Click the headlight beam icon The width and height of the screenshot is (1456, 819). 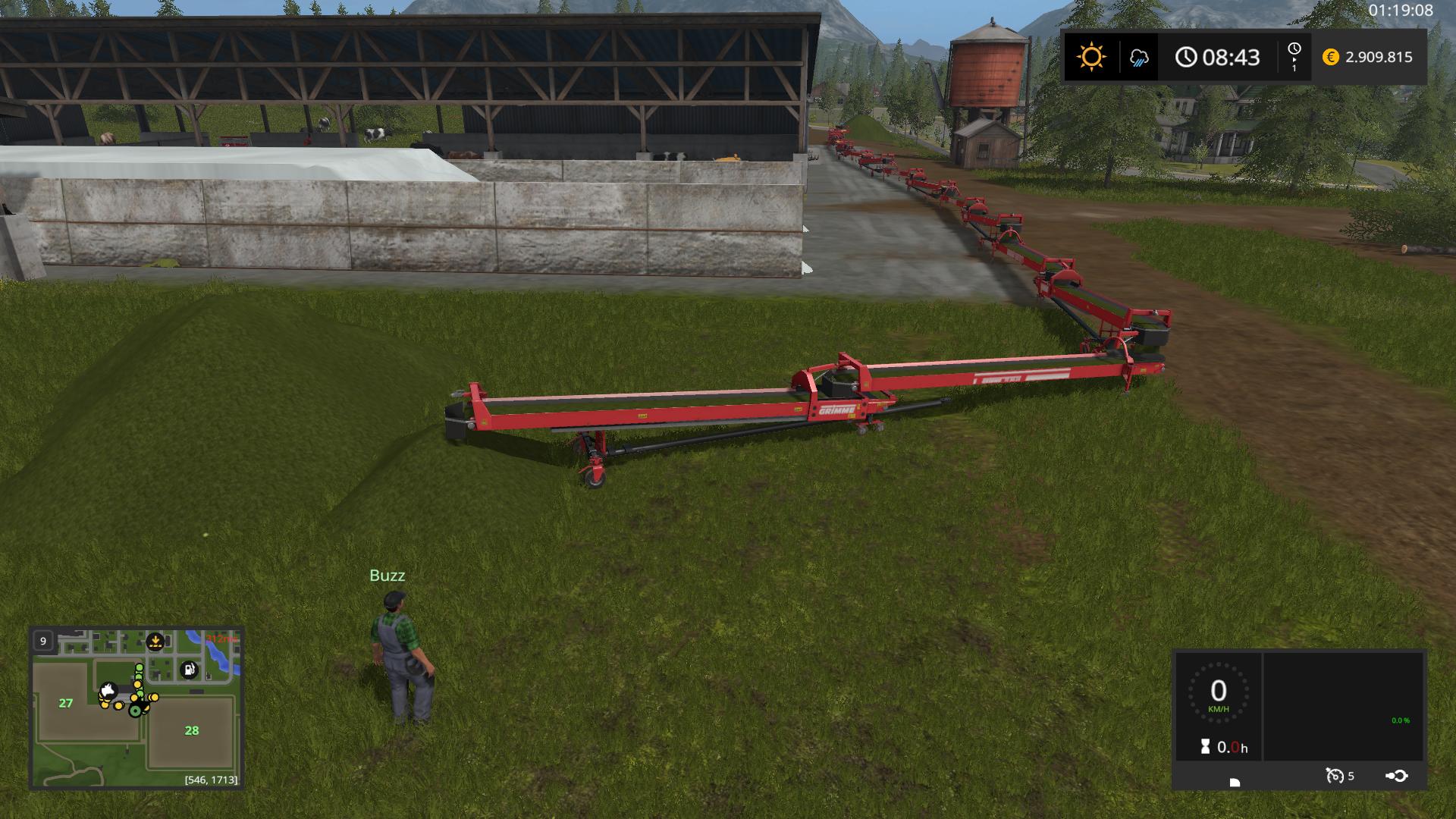(1235, 782)
